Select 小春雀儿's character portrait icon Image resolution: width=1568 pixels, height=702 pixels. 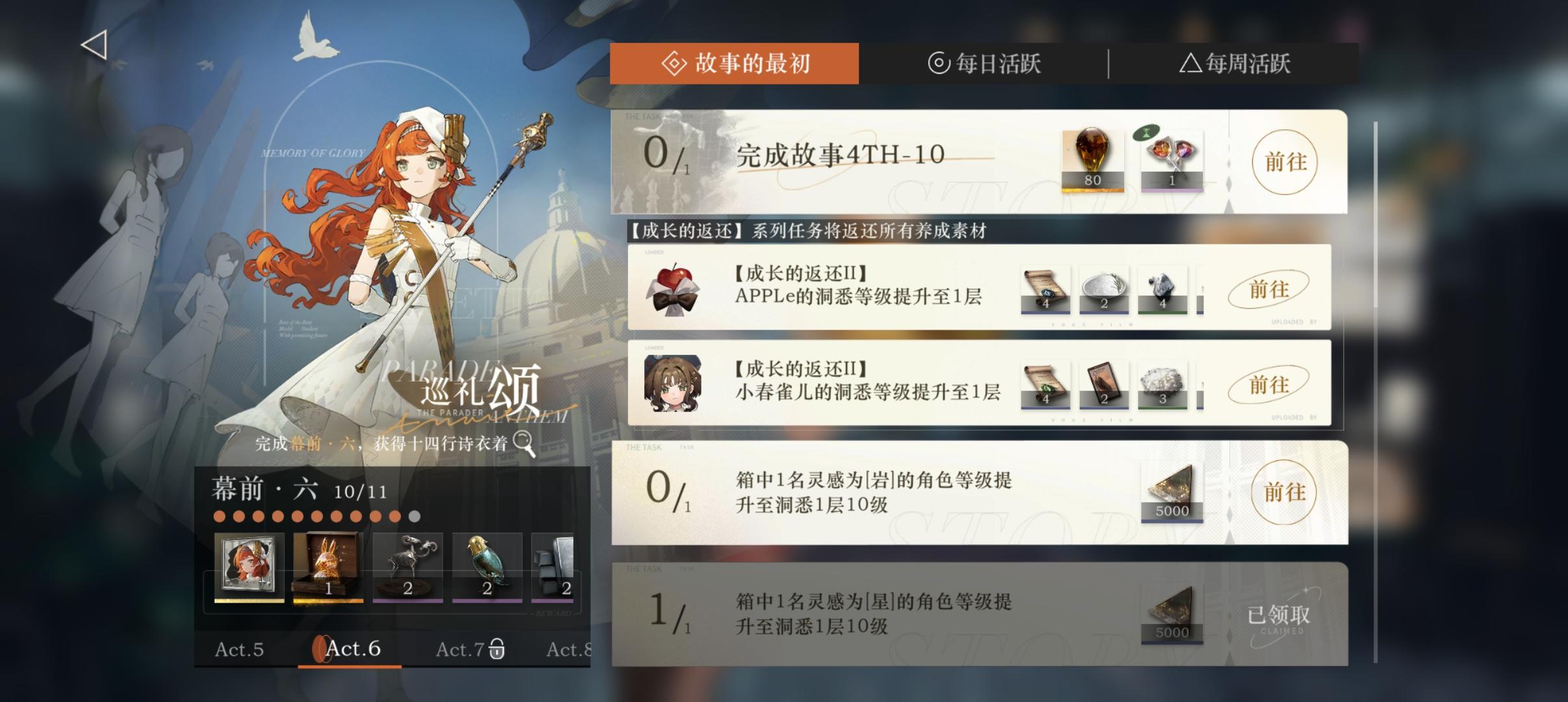[x=674, y=384]
